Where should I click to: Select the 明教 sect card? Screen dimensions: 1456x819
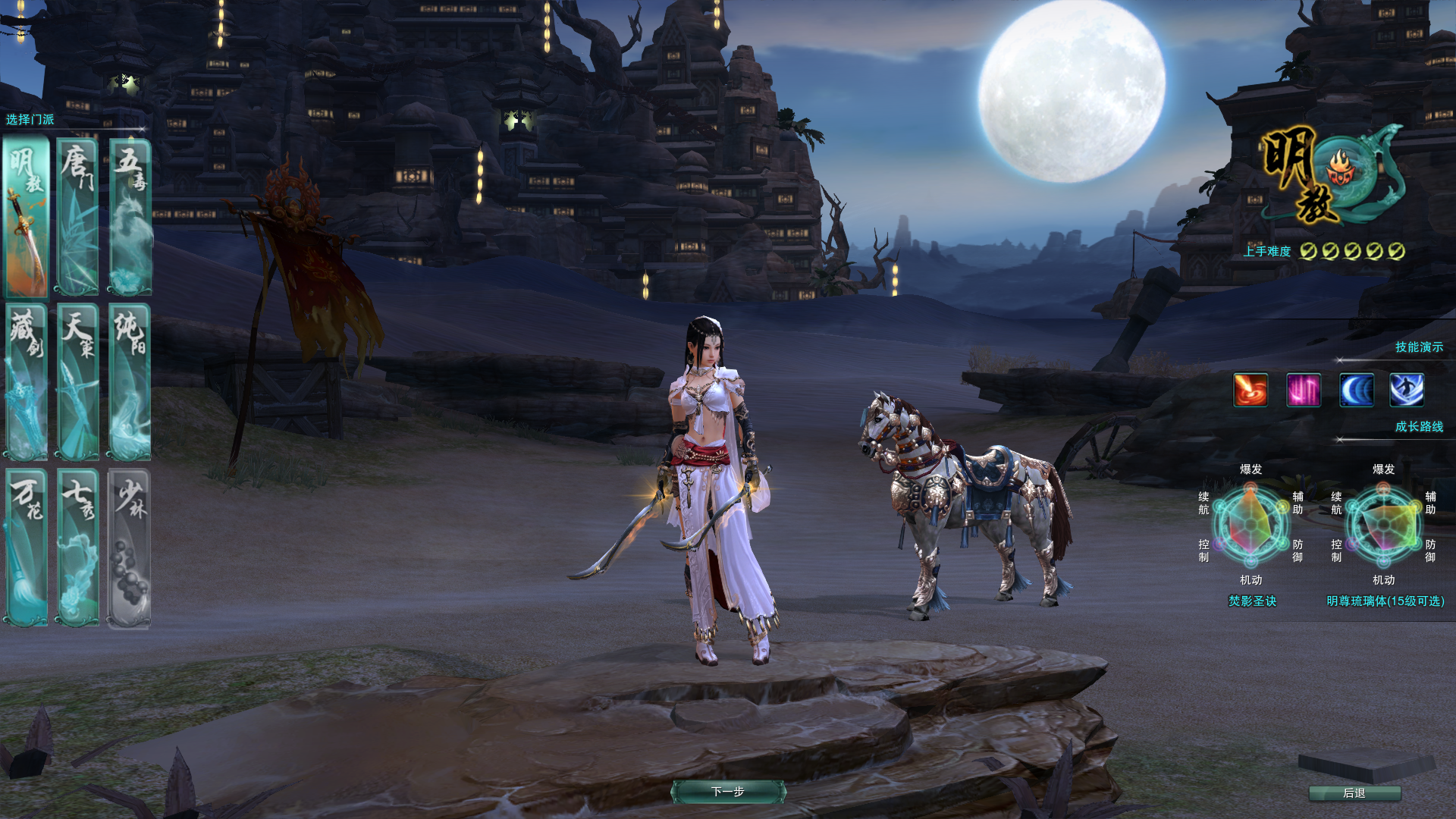click(x=27, y=217)
